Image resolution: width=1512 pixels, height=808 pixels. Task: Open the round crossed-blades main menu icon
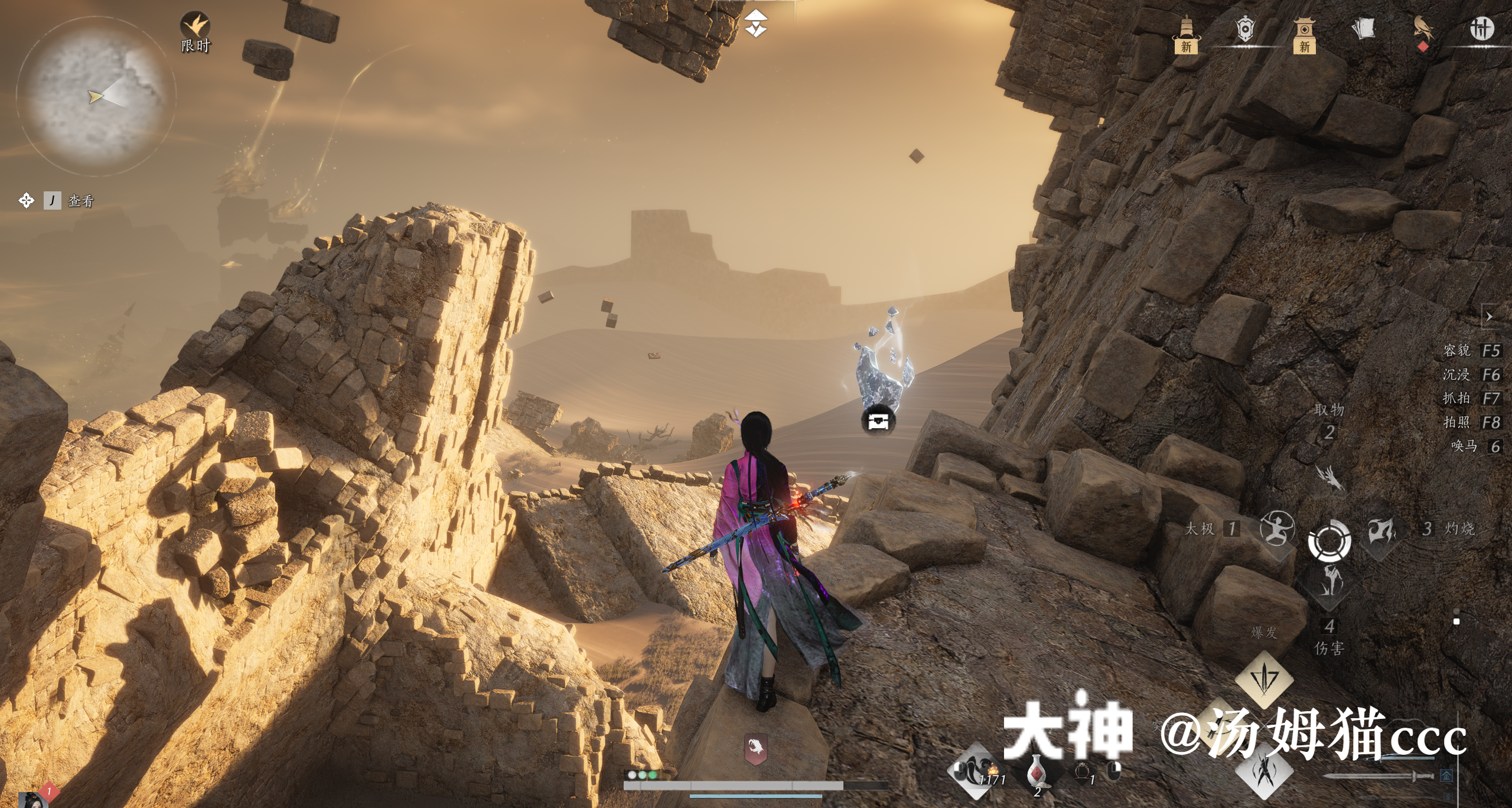[1481, 28]
